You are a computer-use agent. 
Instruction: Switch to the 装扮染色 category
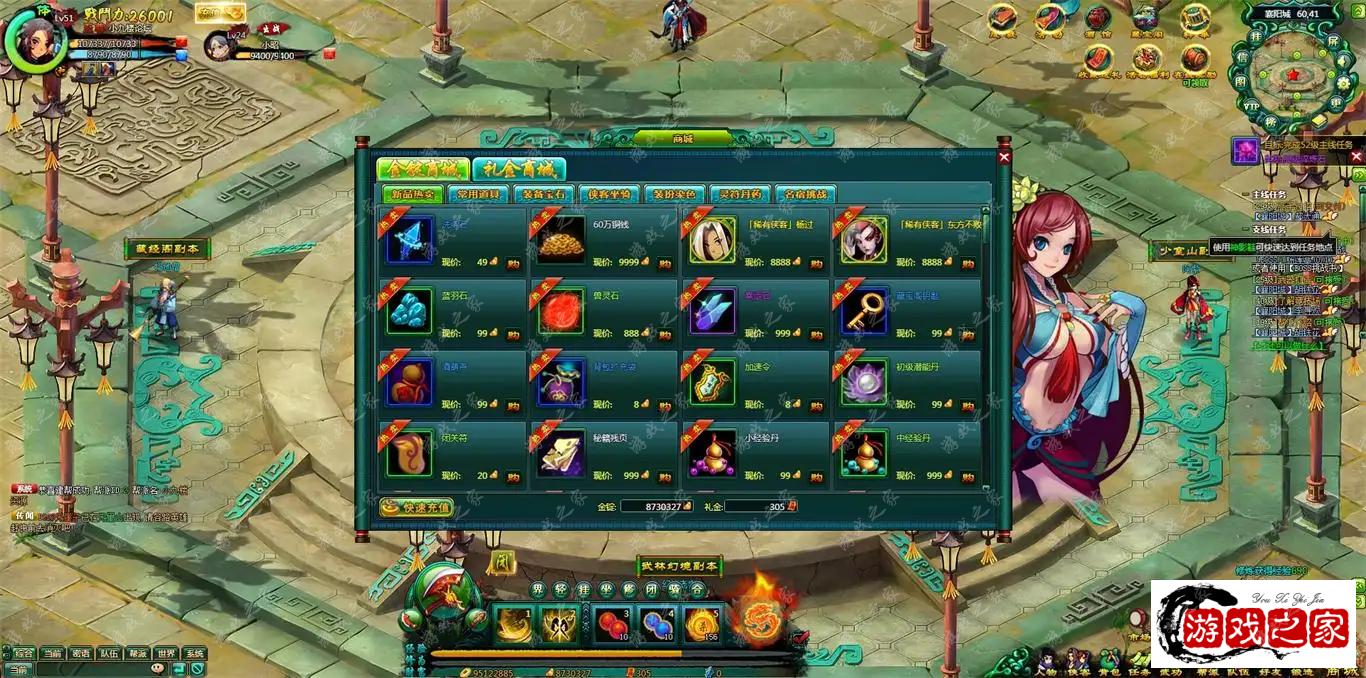(674, 194)
